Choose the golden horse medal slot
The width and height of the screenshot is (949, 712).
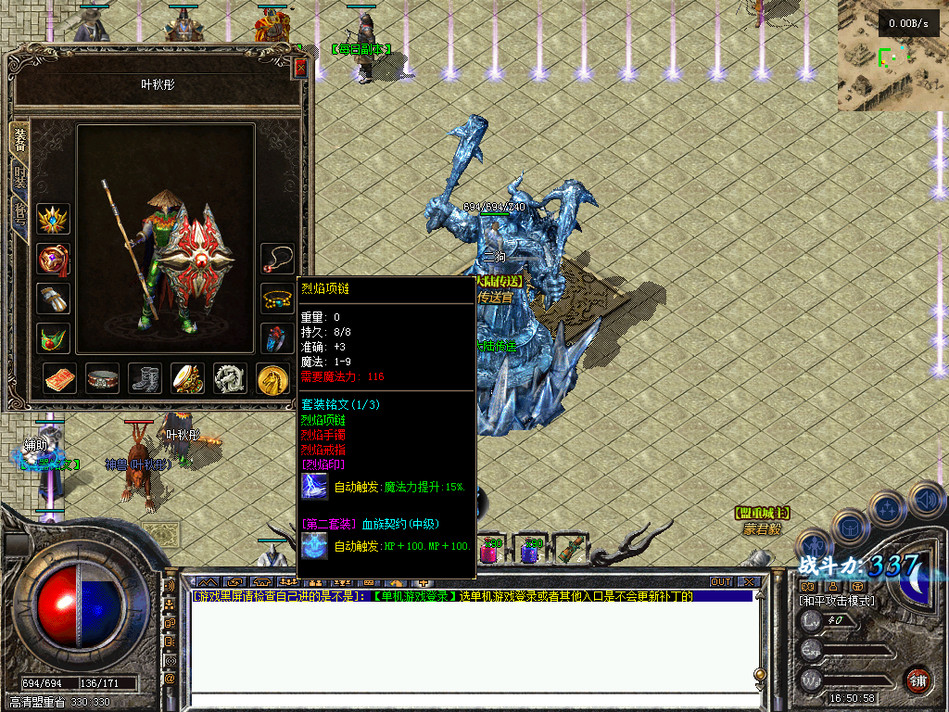pyautogui.click(x=273, y=378)
